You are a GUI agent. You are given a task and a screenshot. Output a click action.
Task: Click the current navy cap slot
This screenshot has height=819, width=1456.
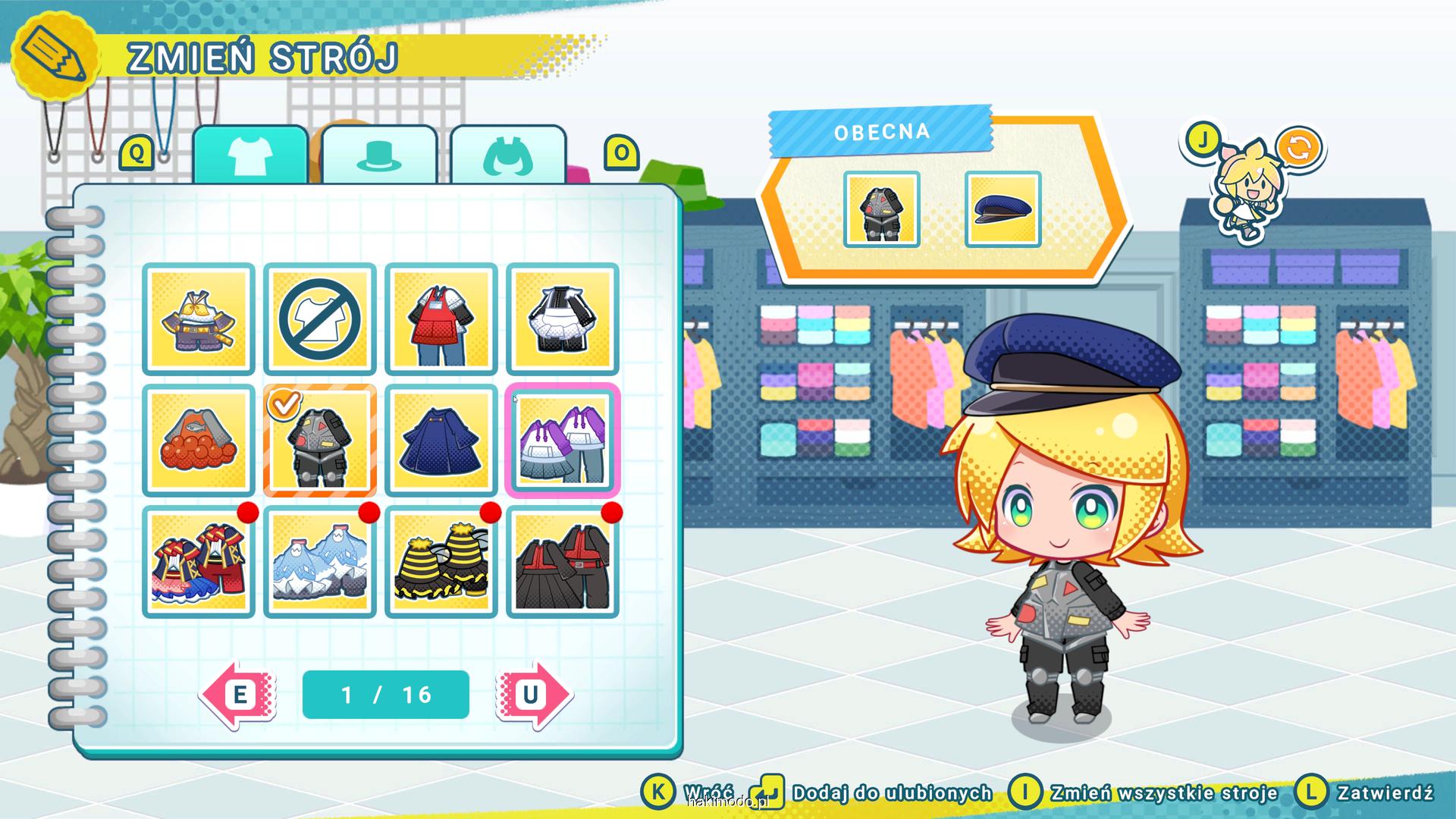click(x=1003, y=209)
